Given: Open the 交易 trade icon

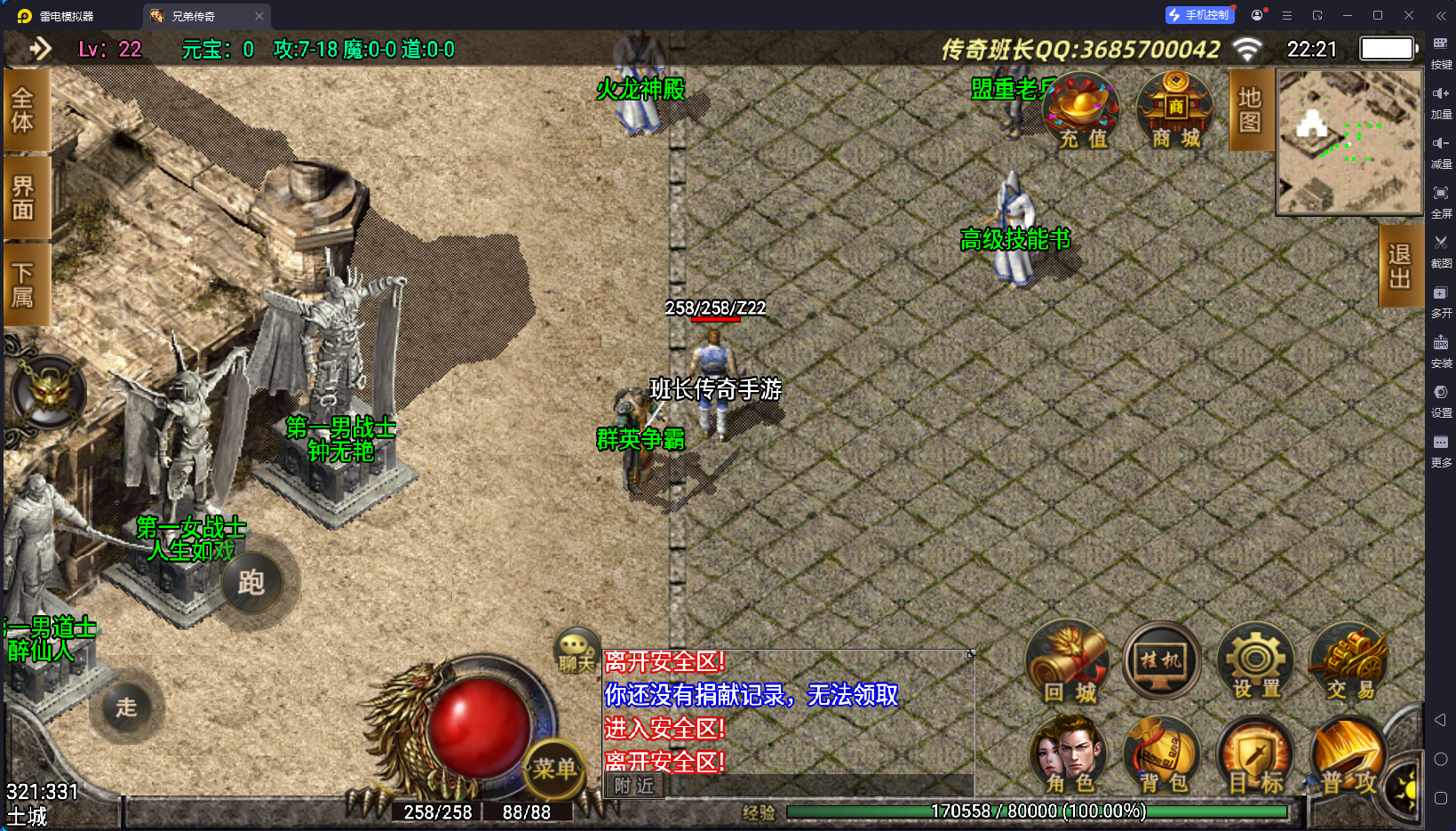Looking at the screenshot, I should [1349, 664].
